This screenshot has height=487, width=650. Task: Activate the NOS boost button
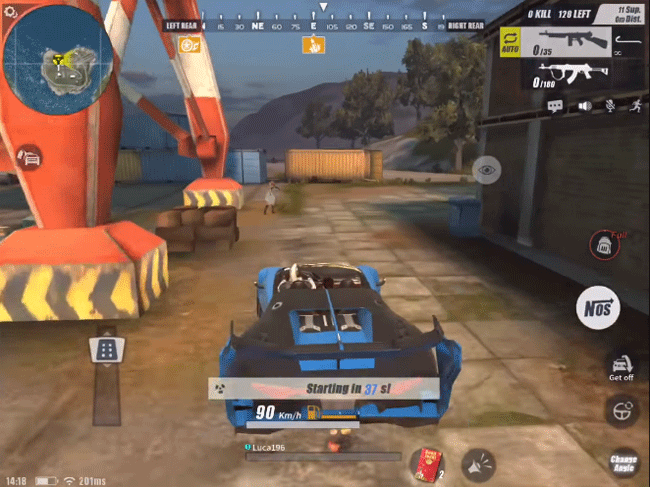(598, 308)
